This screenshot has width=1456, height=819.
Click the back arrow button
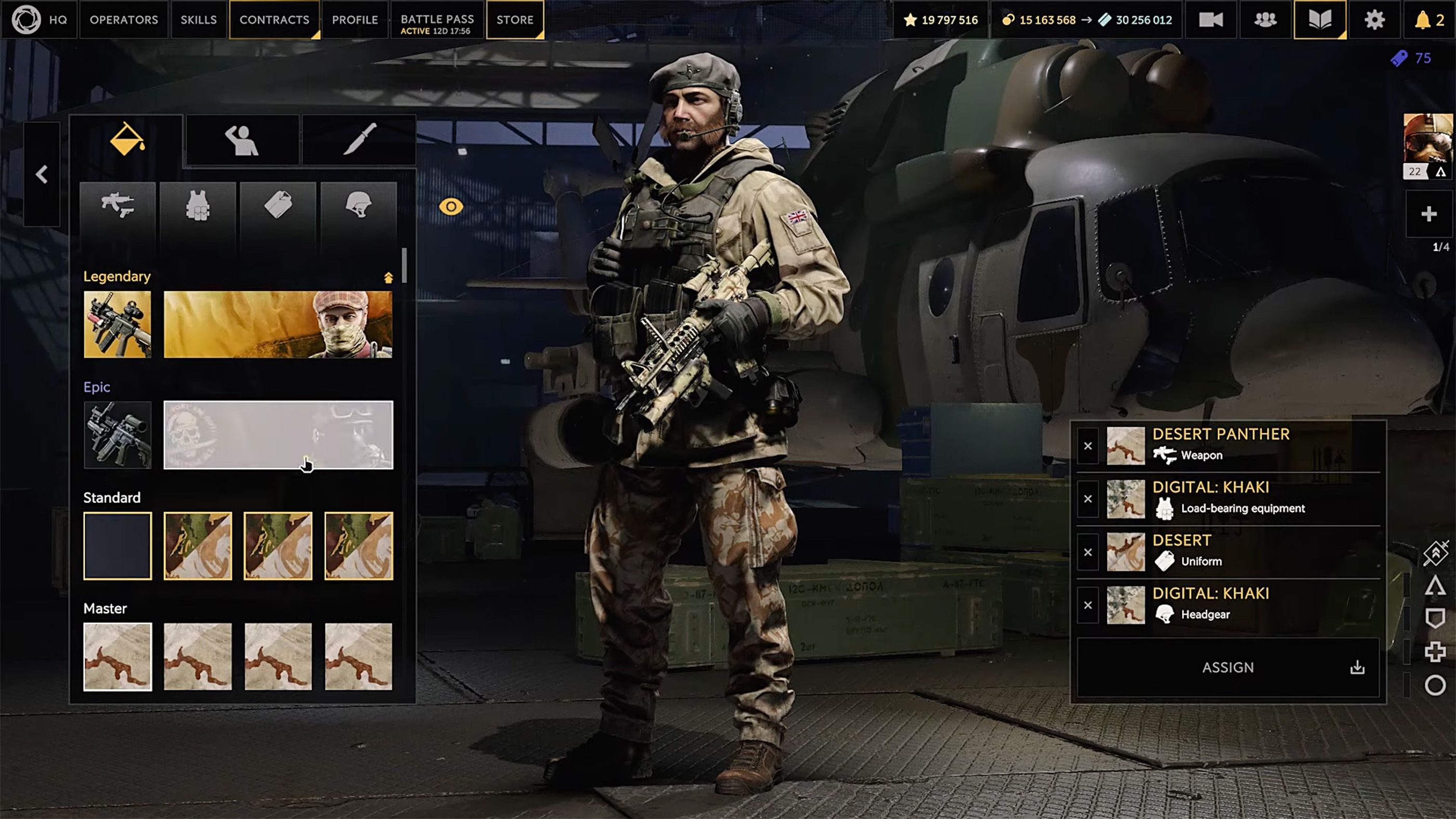click(x=42, y=174)
